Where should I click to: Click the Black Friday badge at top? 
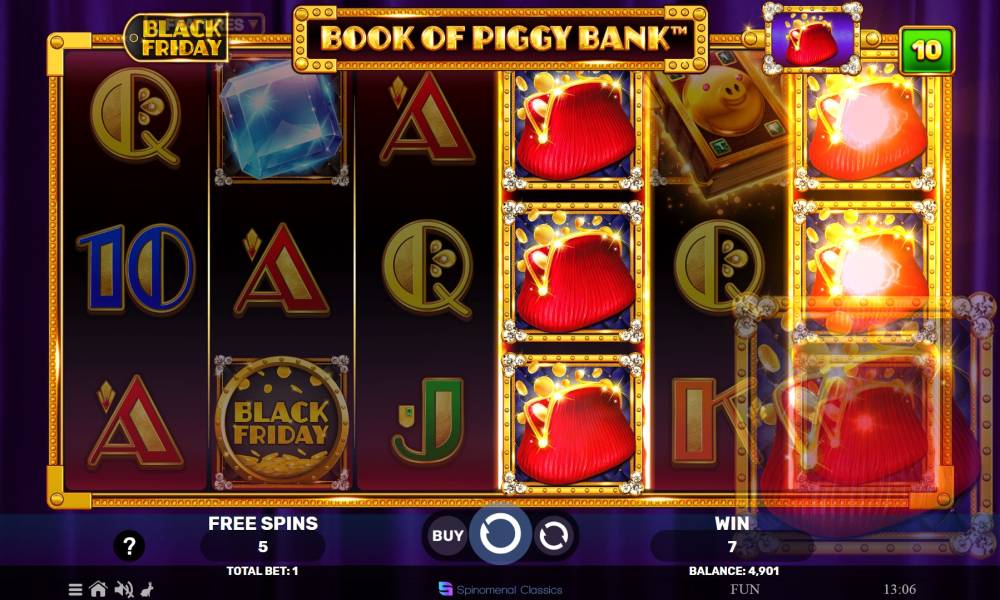point(176,38)
